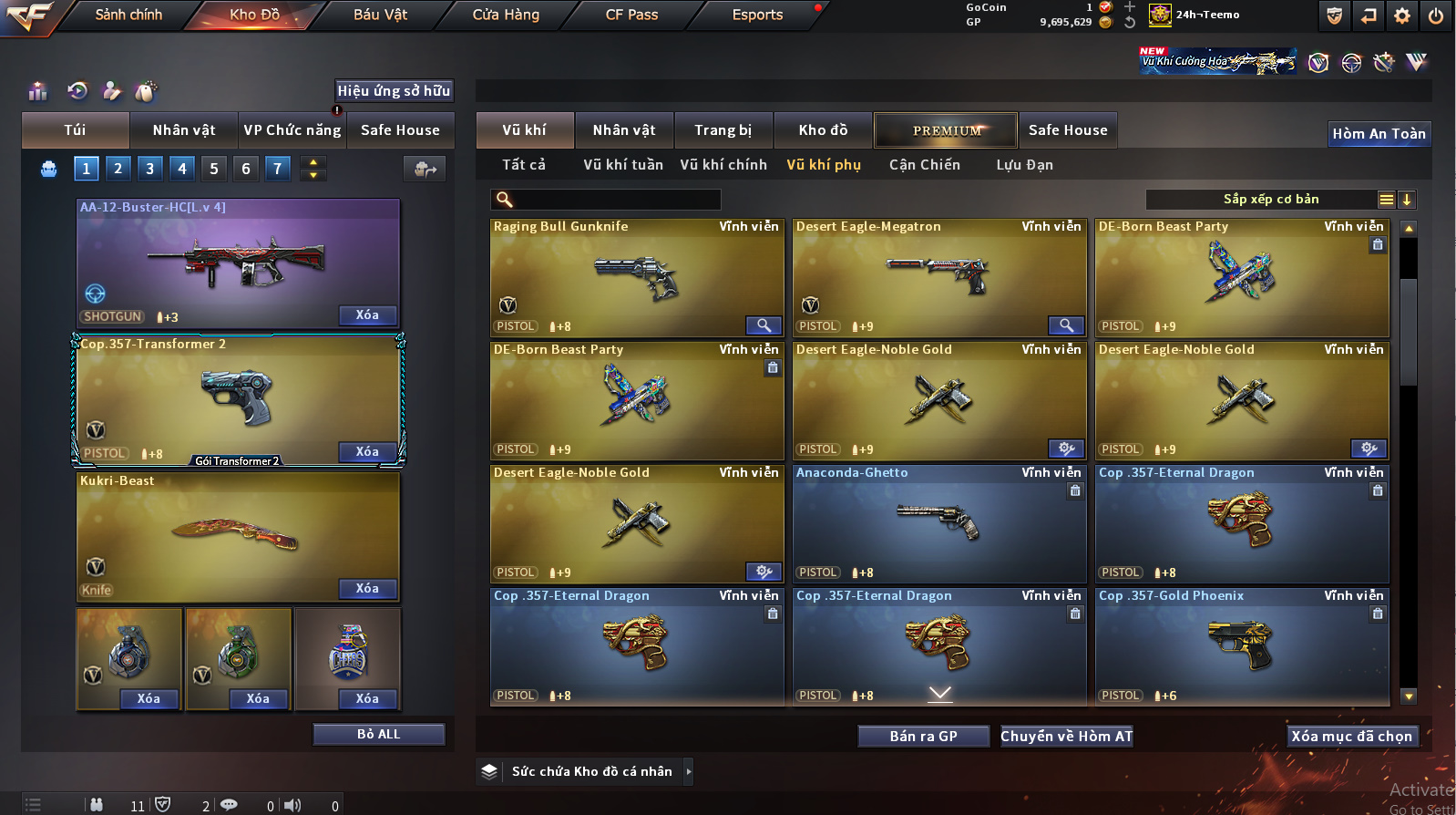Select bag number 3
Image resolution: width=1456 pixels, height=815 pixels.
click(150, 169)
